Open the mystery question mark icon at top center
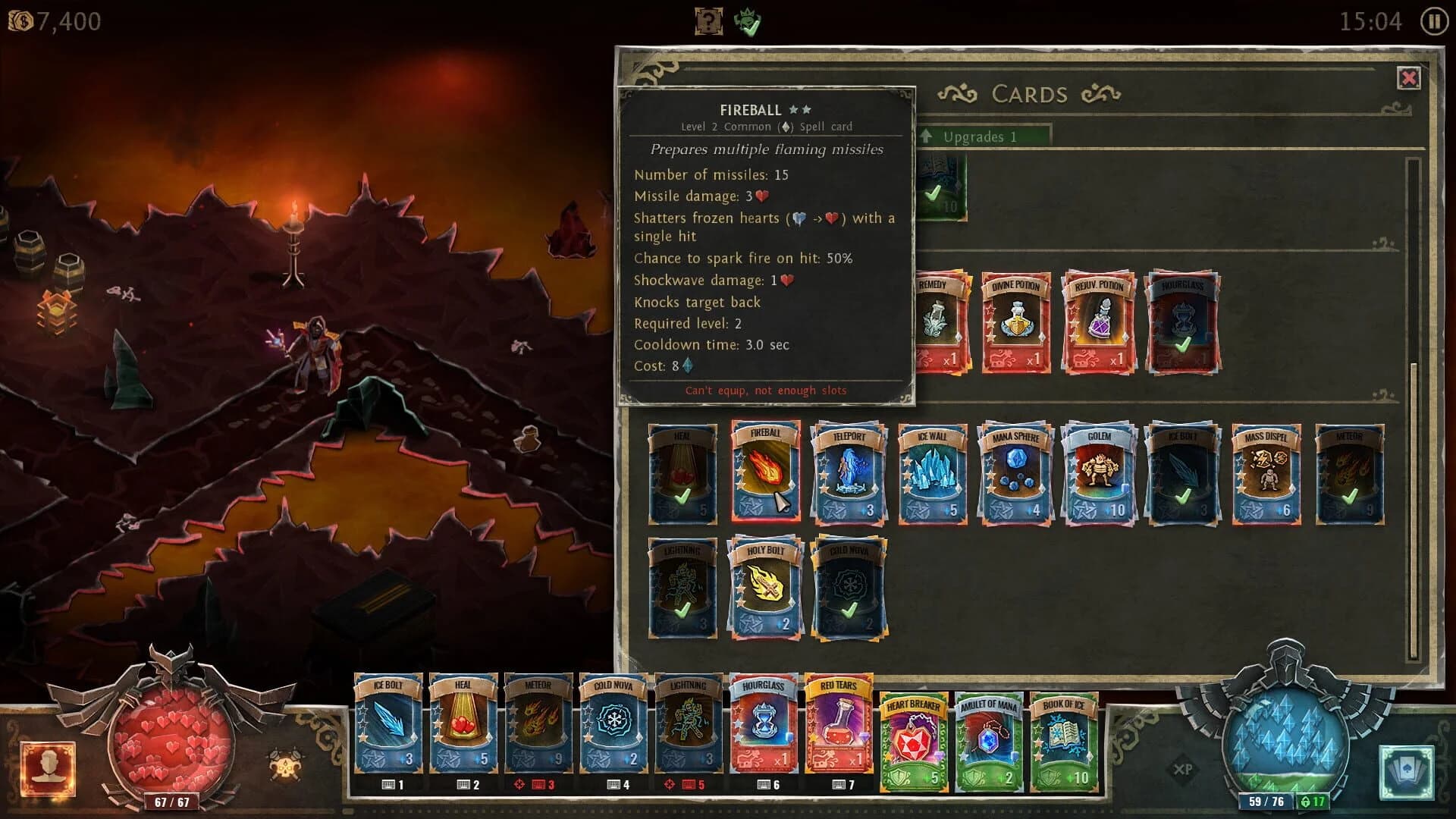Image resolution: width=1456 pixels, height=819 pixels. click(707, 20)
